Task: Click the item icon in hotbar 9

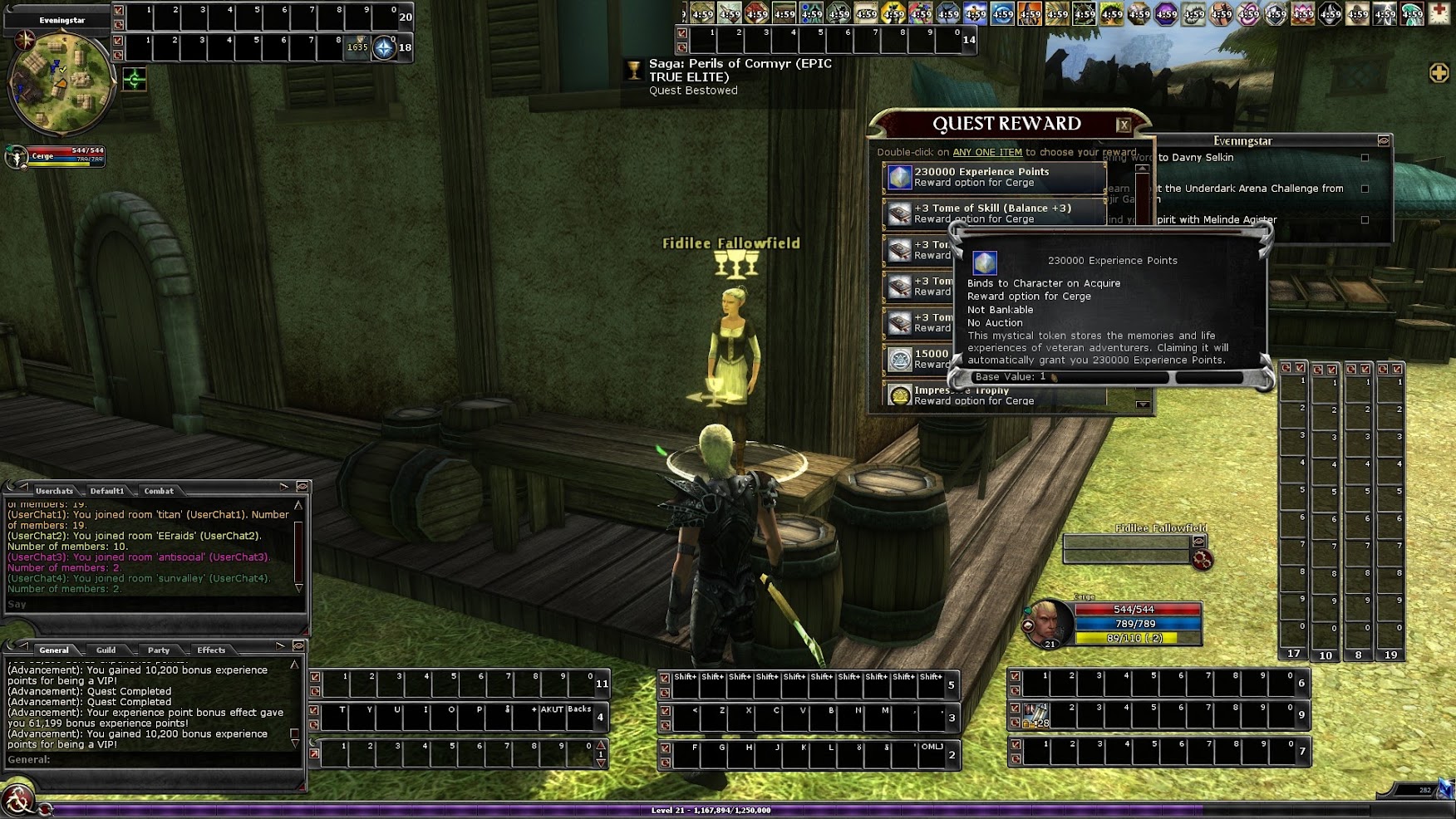Action: click(1035, 715)
